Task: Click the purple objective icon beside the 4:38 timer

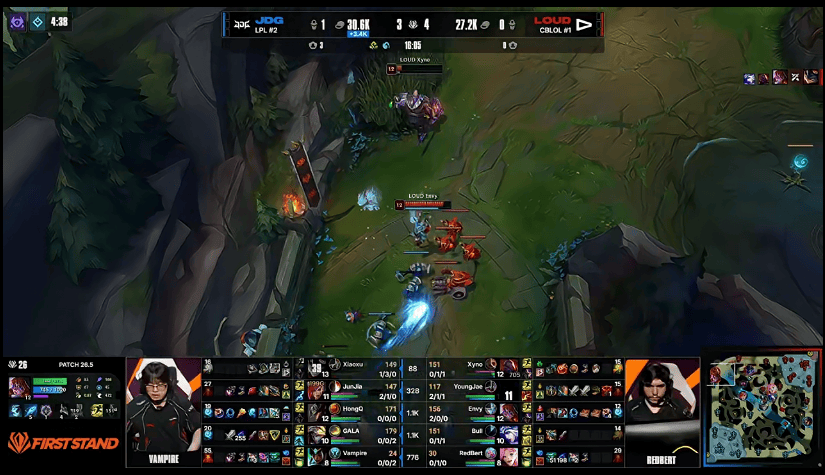Action: pos(17,21)
